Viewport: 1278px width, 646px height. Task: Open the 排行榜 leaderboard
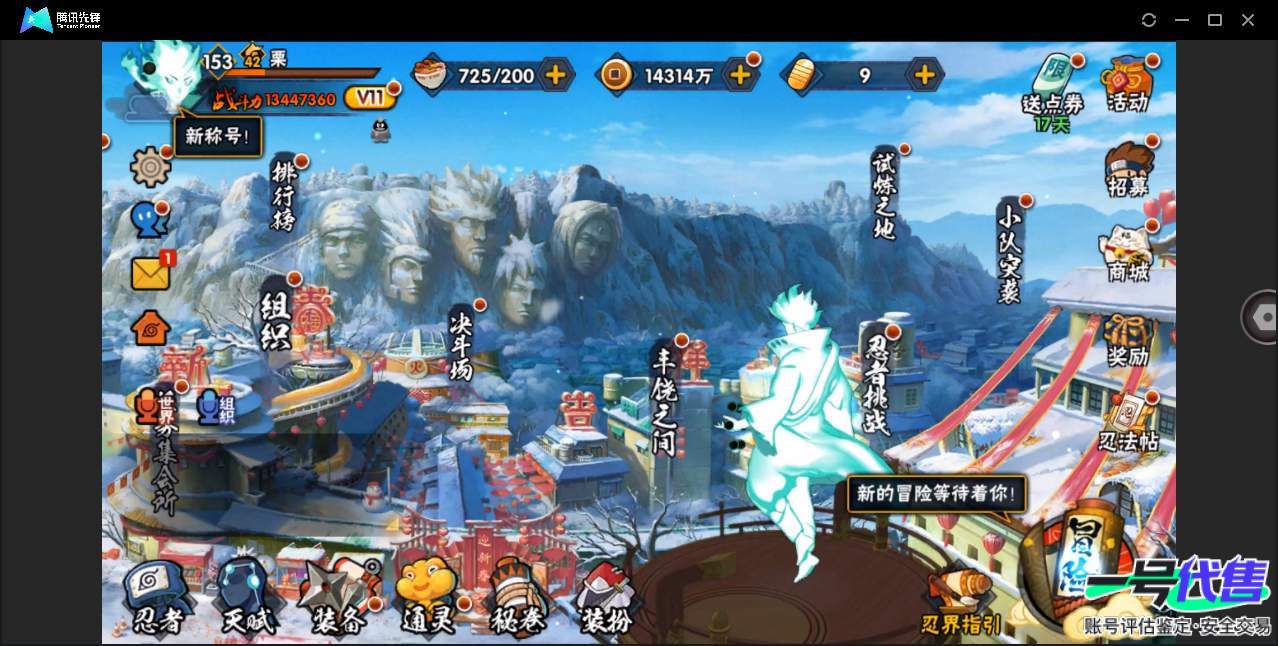(284, 196)
